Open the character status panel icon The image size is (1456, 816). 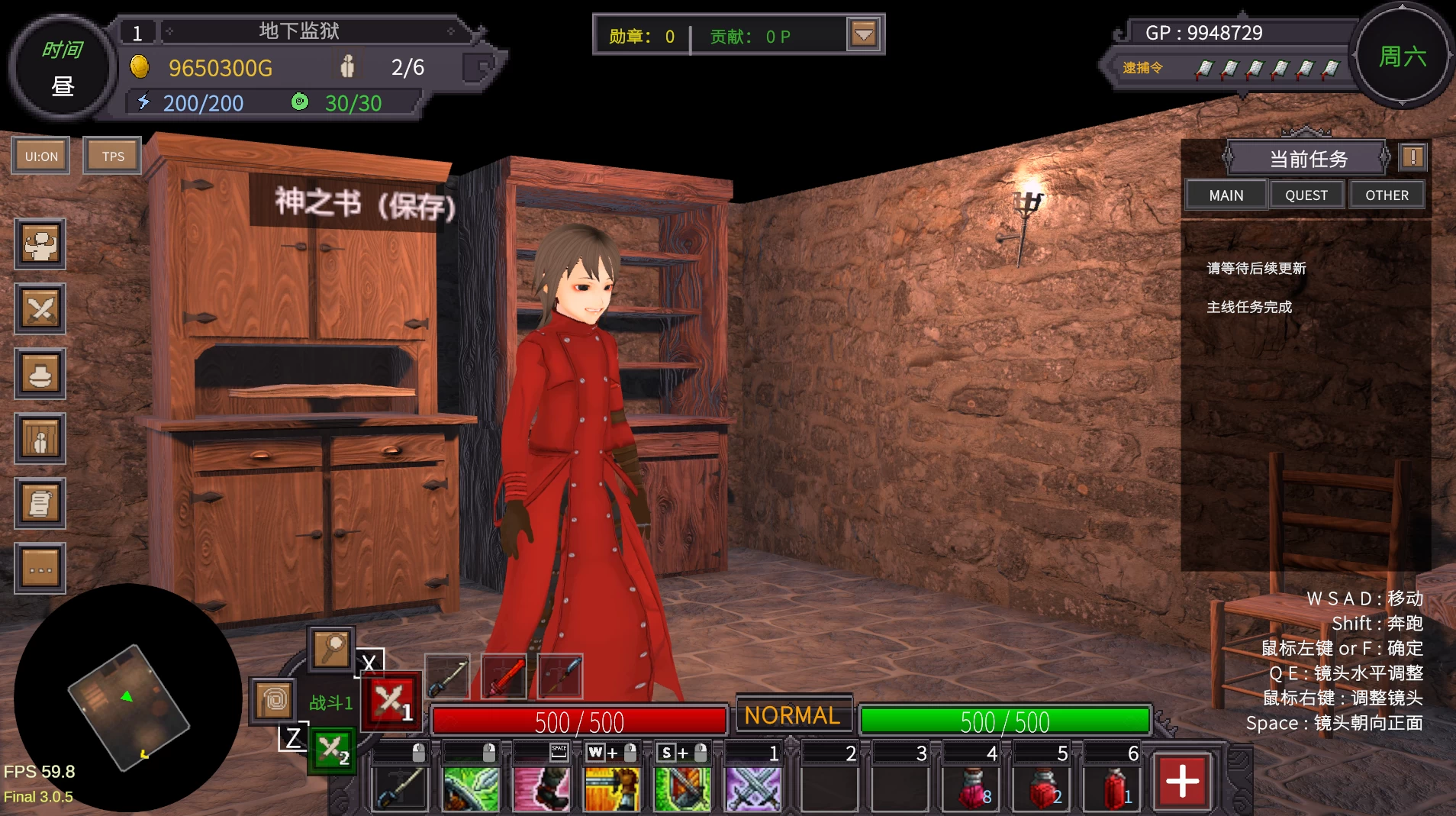40,244
